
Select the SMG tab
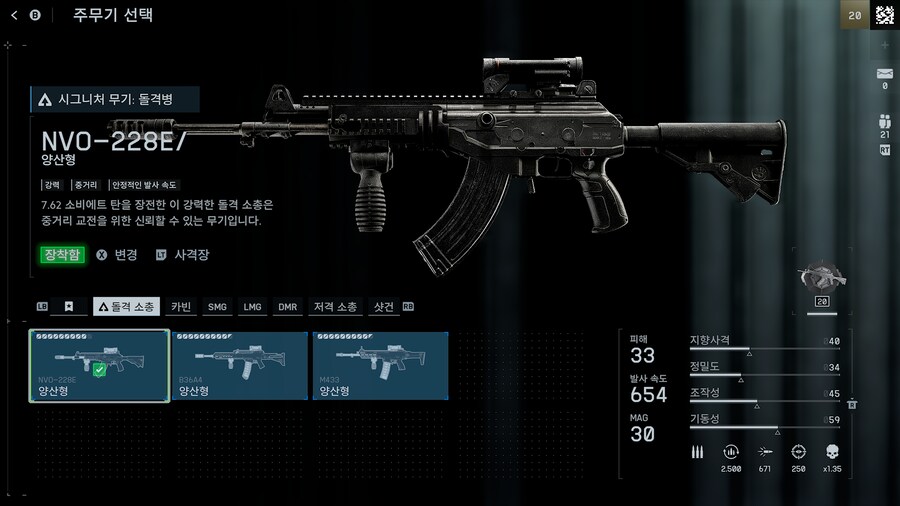click(x=217, y=307)
